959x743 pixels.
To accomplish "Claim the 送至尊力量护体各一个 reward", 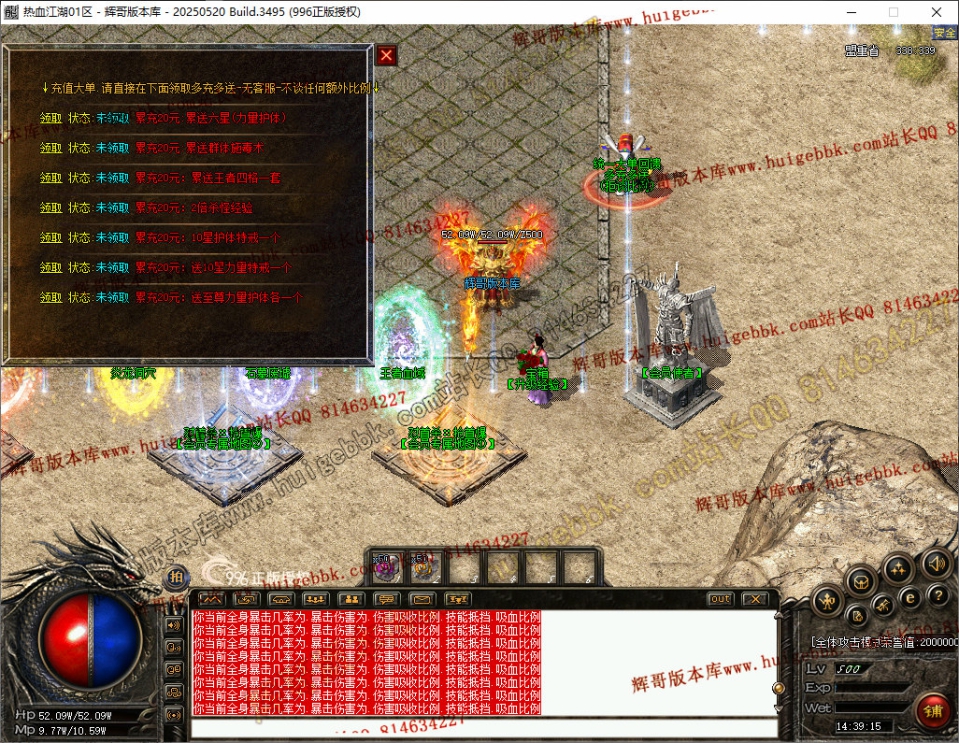I will pos(51,298).
